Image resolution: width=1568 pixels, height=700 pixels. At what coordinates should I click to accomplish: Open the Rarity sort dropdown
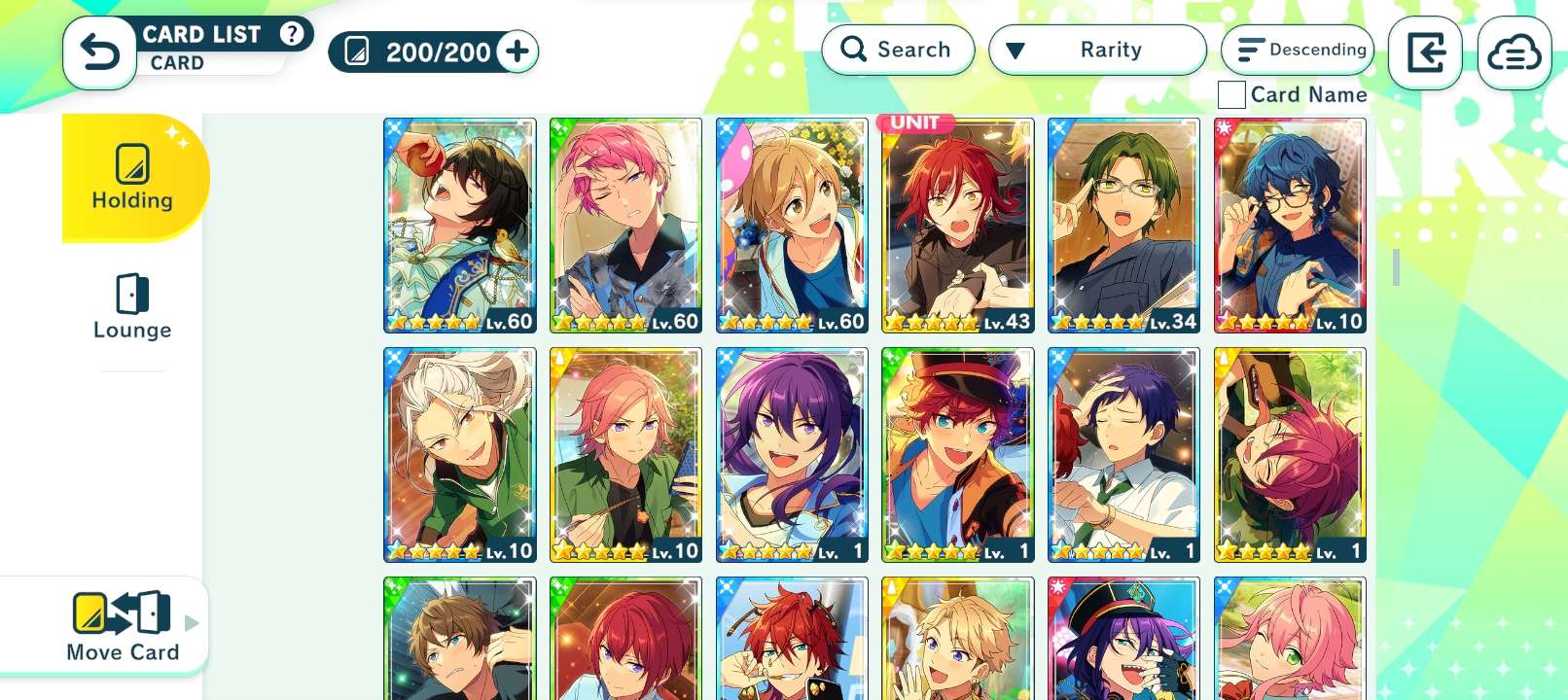click(1097, 50)
